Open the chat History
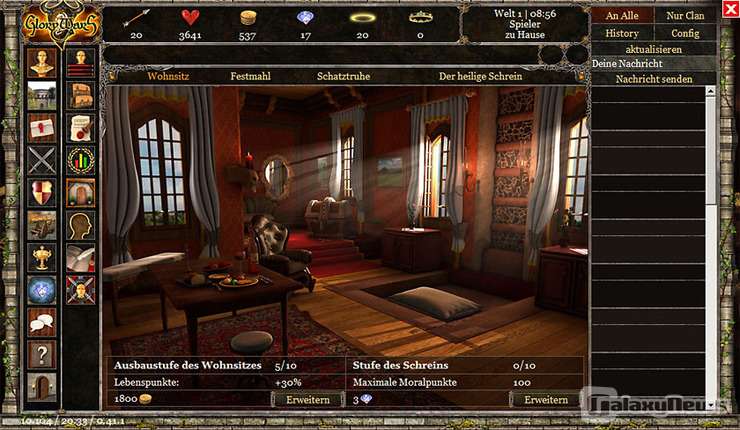Screen dimensions: 740x430 point(622,33)
